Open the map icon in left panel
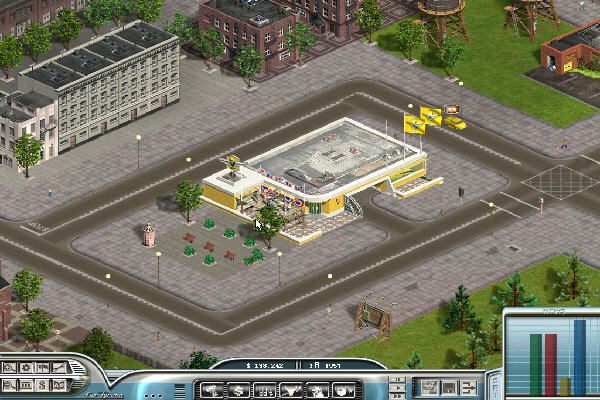Image resolution: width=600 pixels, height=400 pixels. tap(59, 384)
